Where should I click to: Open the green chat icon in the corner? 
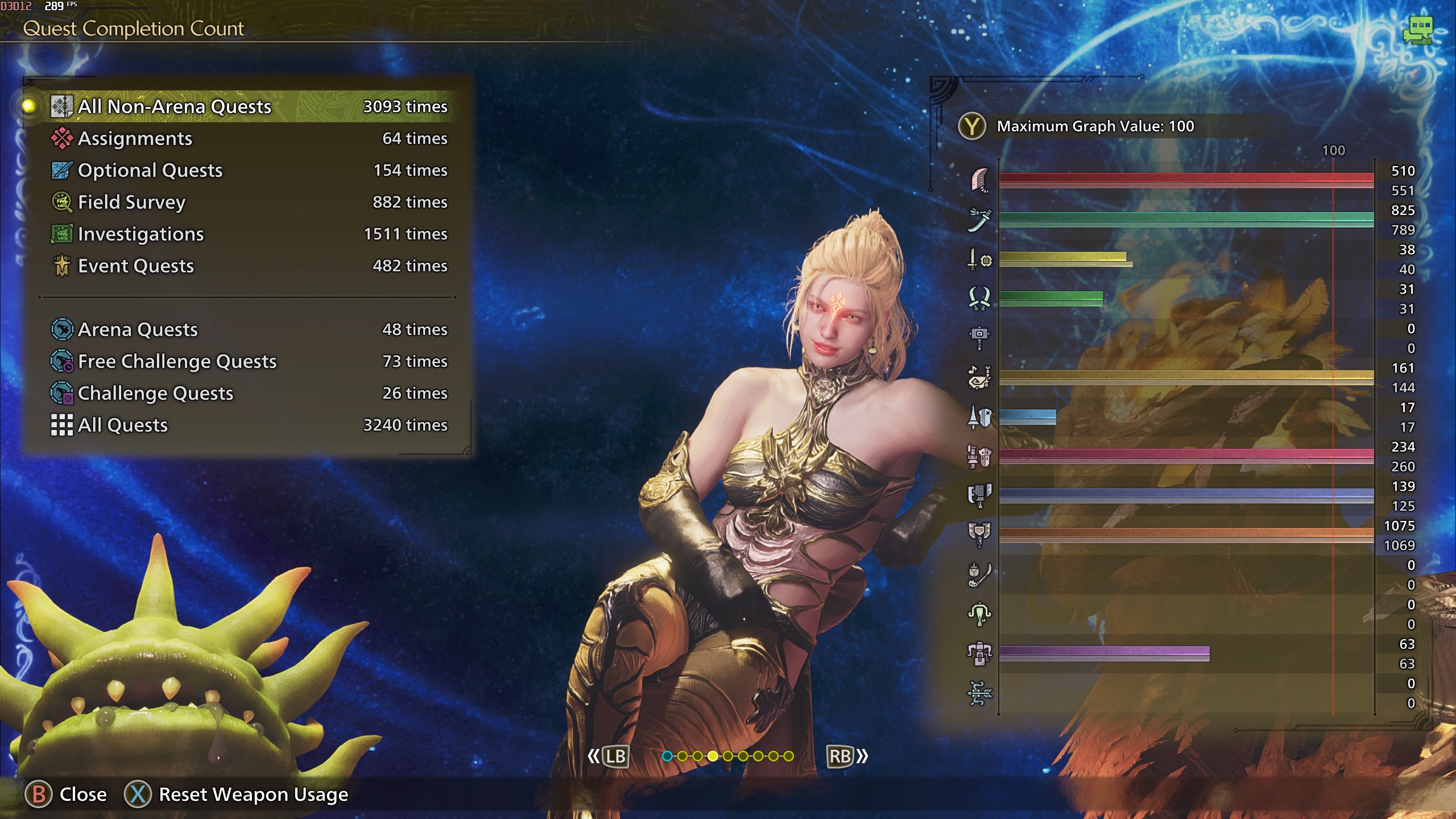coord(1417,30)
